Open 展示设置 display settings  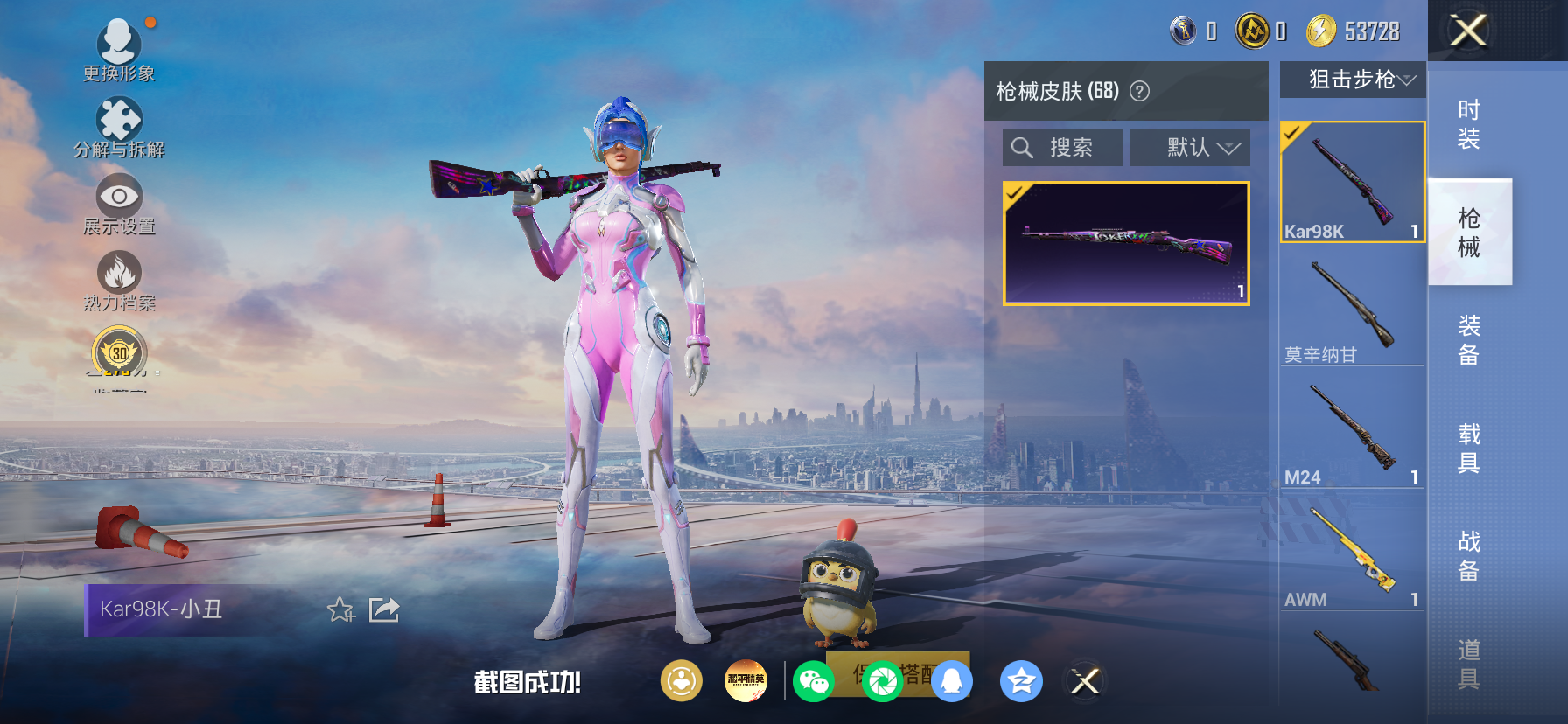120,200
